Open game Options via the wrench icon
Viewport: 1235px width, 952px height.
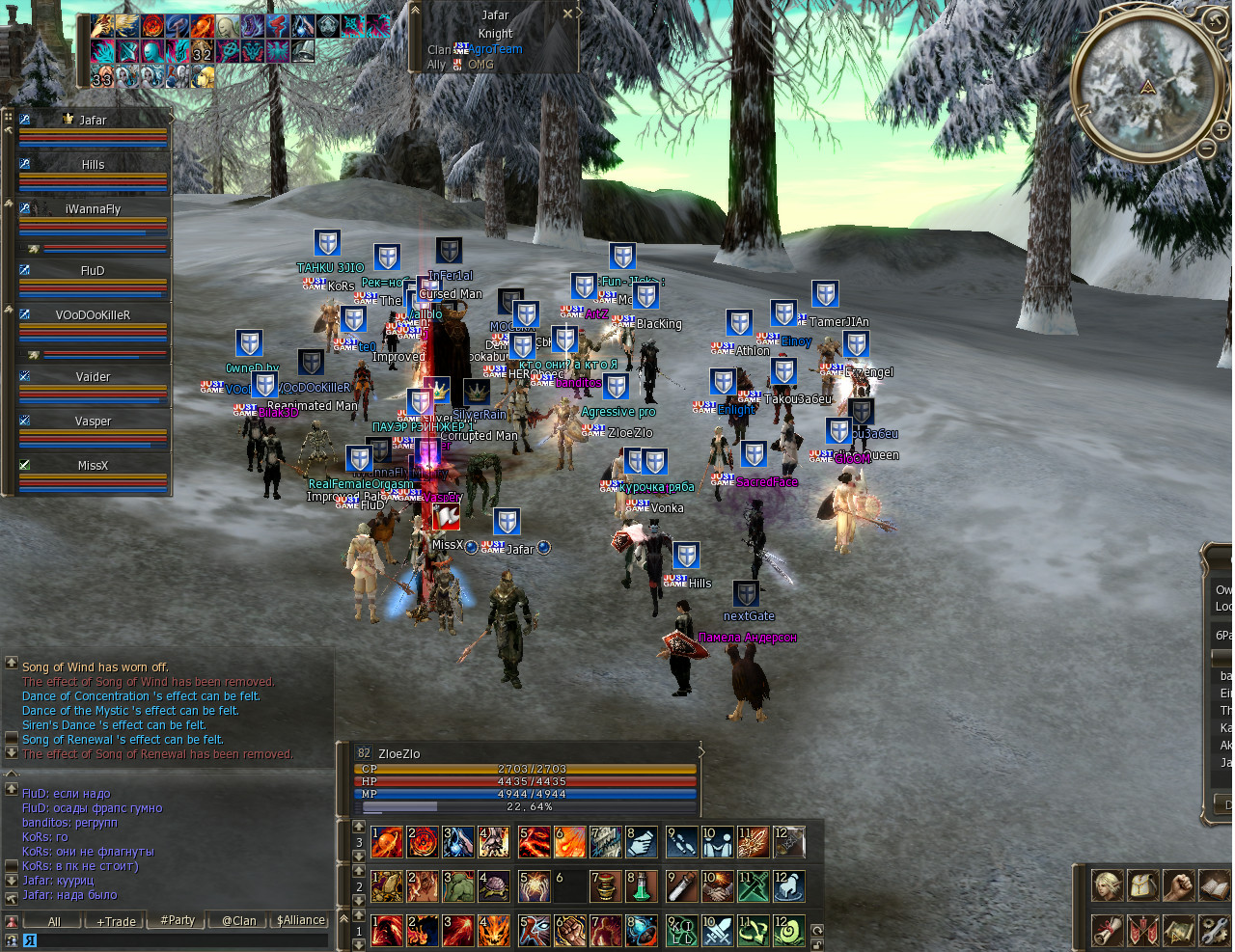pyautogui.click(x=1214, y=931)
